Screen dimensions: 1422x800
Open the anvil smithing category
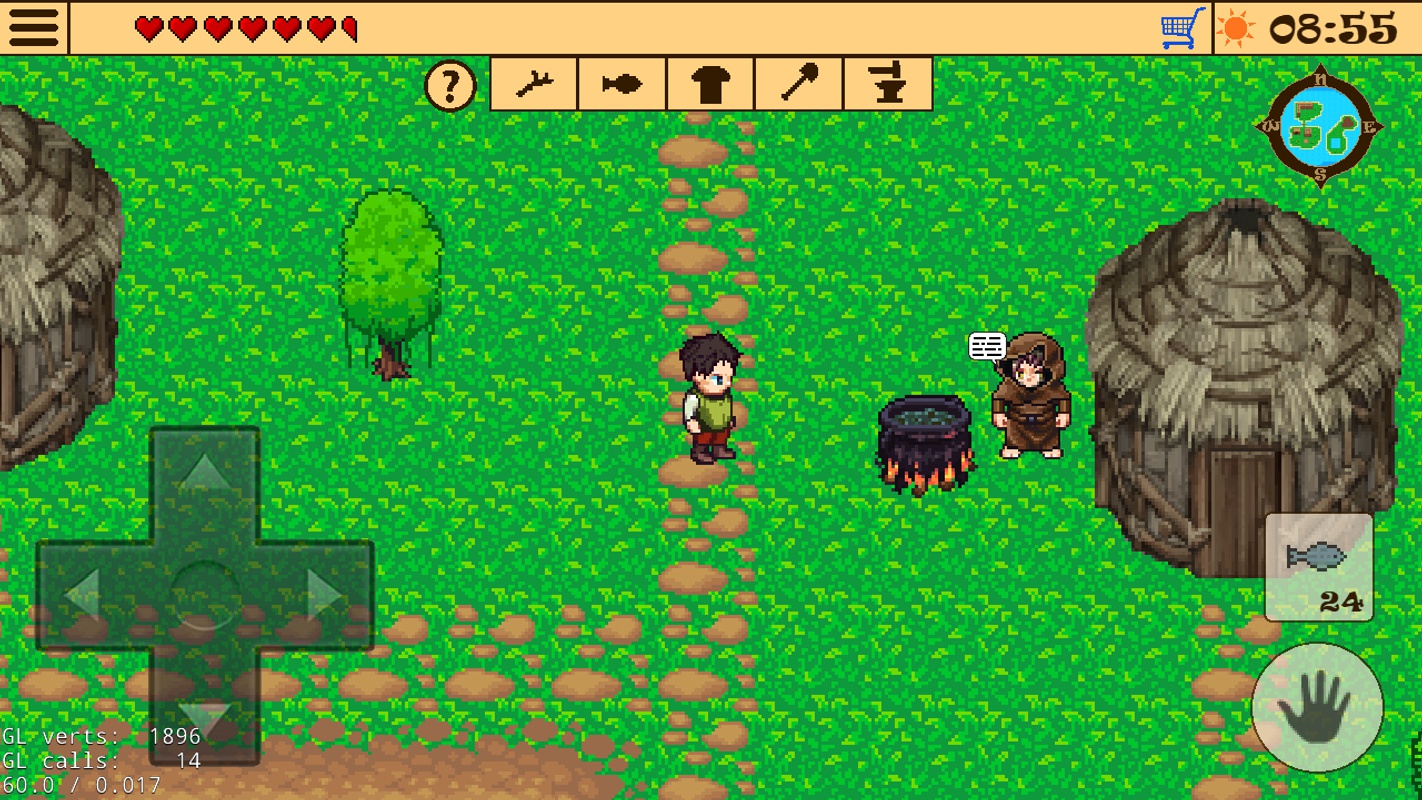pyautogui.click(x=888, y=84)
